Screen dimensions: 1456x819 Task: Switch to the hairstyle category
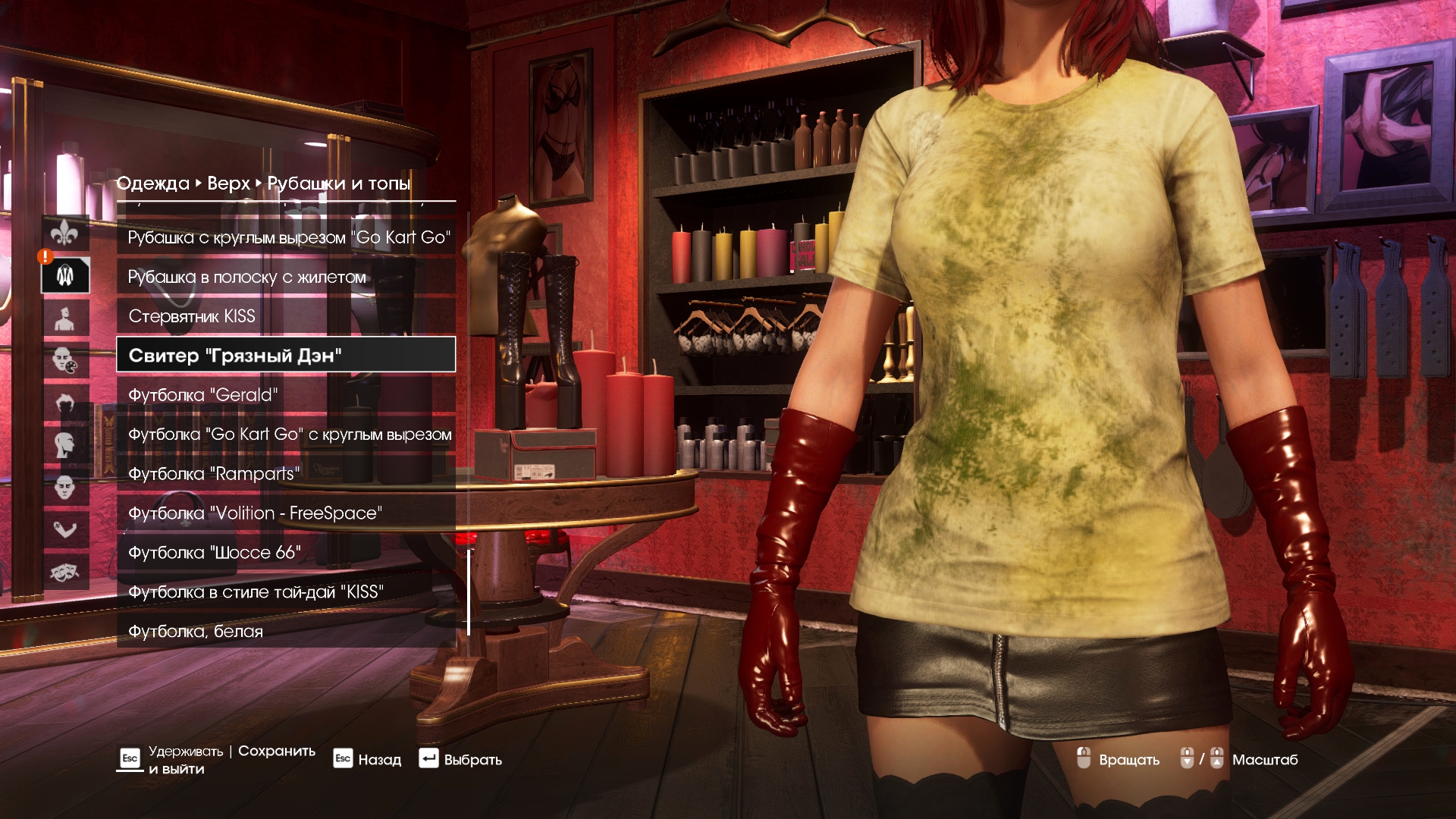(x=65, y=403)
